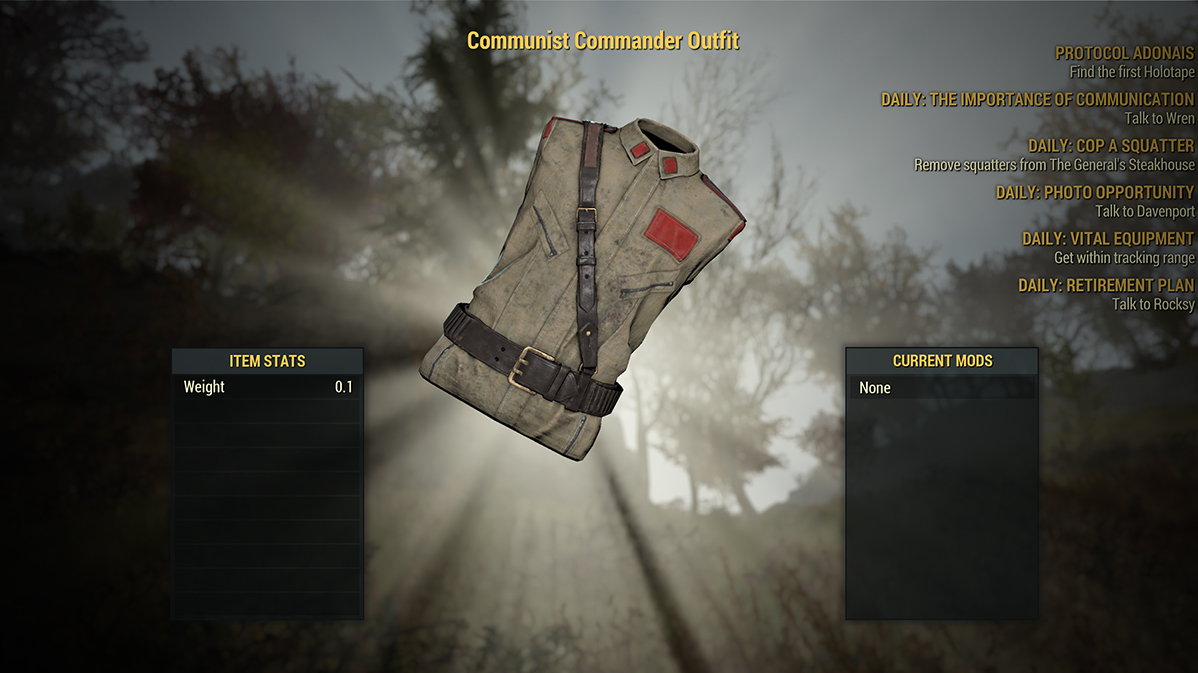The image size is (1198, 673).
Task: Select the Retirement Plan daily quest
Action: tap(1105, 285)
